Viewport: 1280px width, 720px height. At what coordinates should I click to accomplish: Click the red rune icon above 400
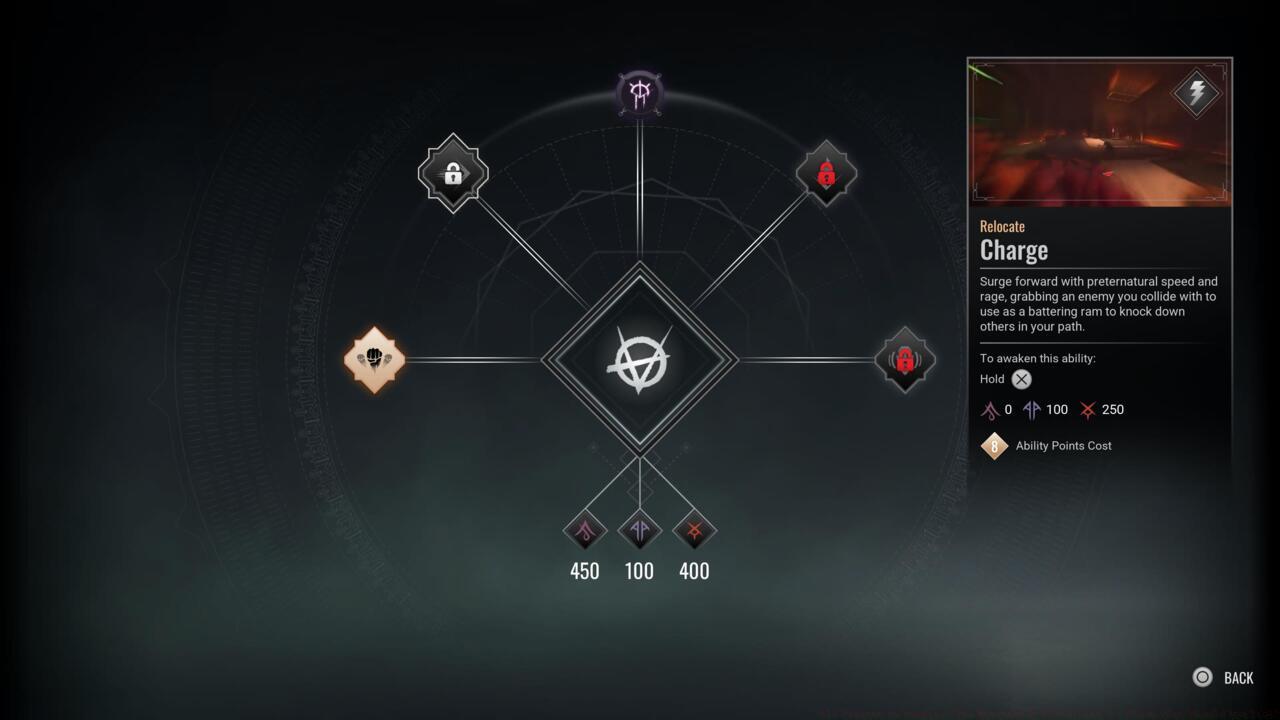(x=694, y=531)
